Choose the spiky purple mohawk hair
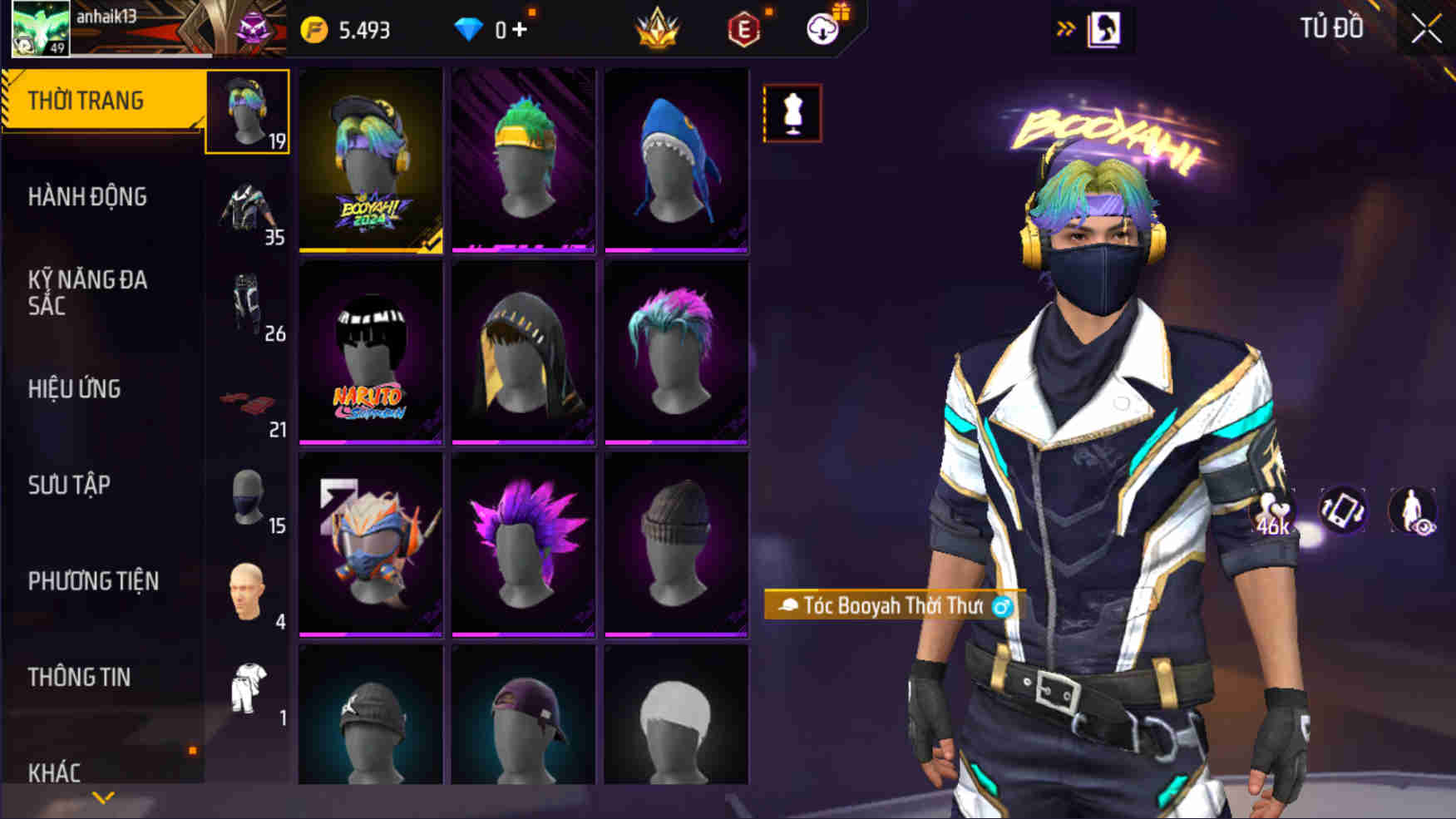 523,545
